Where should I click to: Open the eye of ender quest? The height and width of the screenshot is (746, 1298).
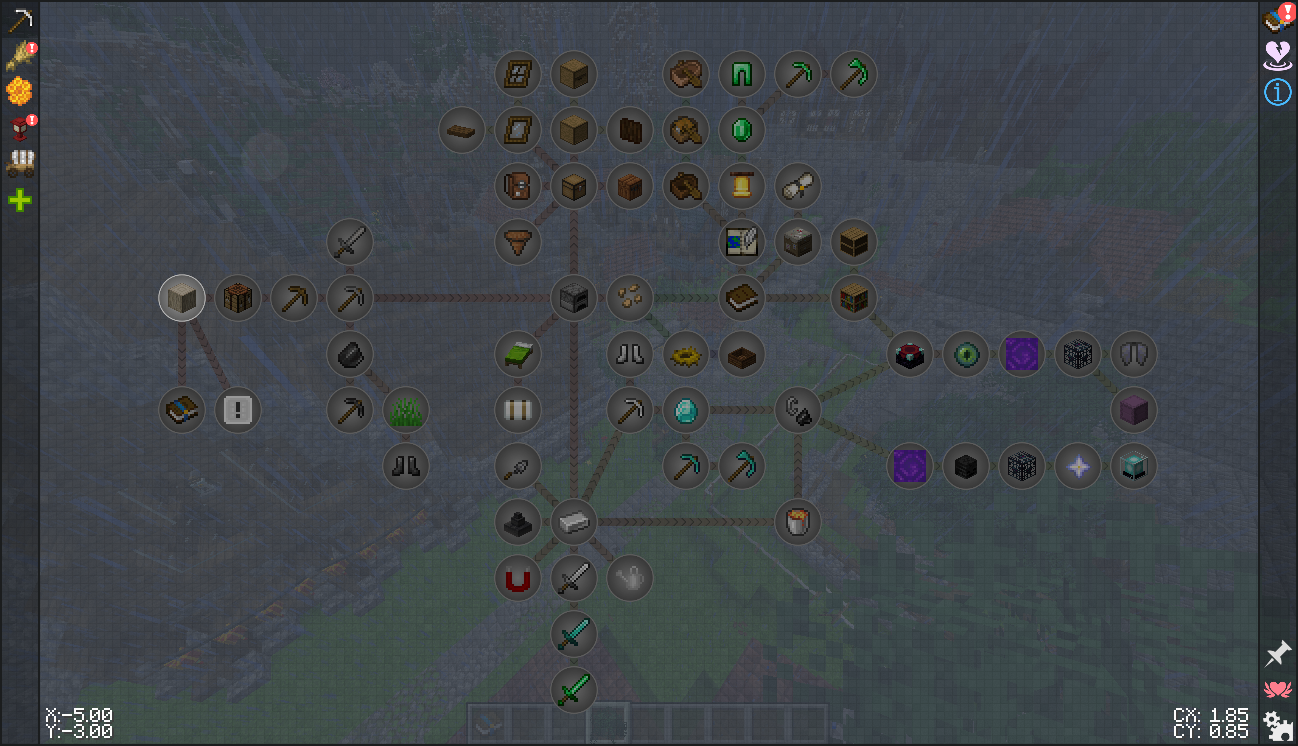coord(966,354)
